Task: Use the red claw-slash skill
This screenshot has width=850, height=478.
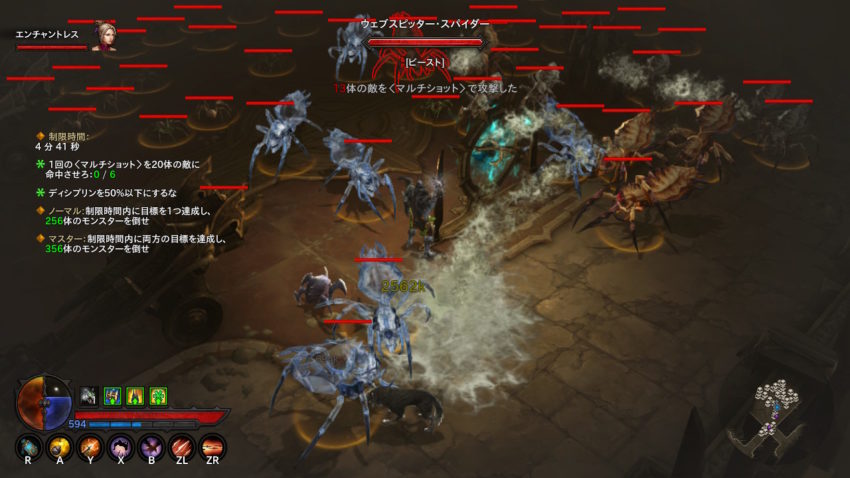Action: 182,447
